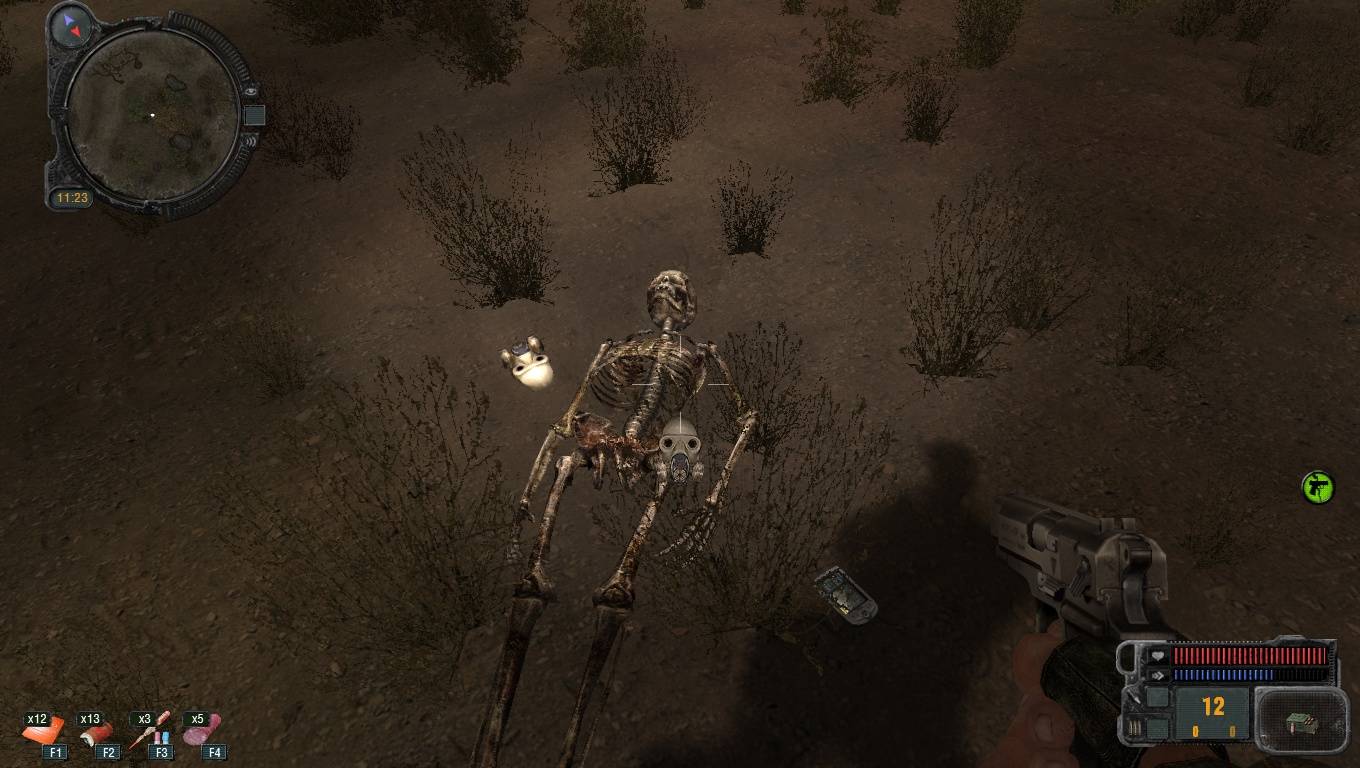Use the orange medkit in slot F1
The image size is (1360, 768).
(44, 731)
